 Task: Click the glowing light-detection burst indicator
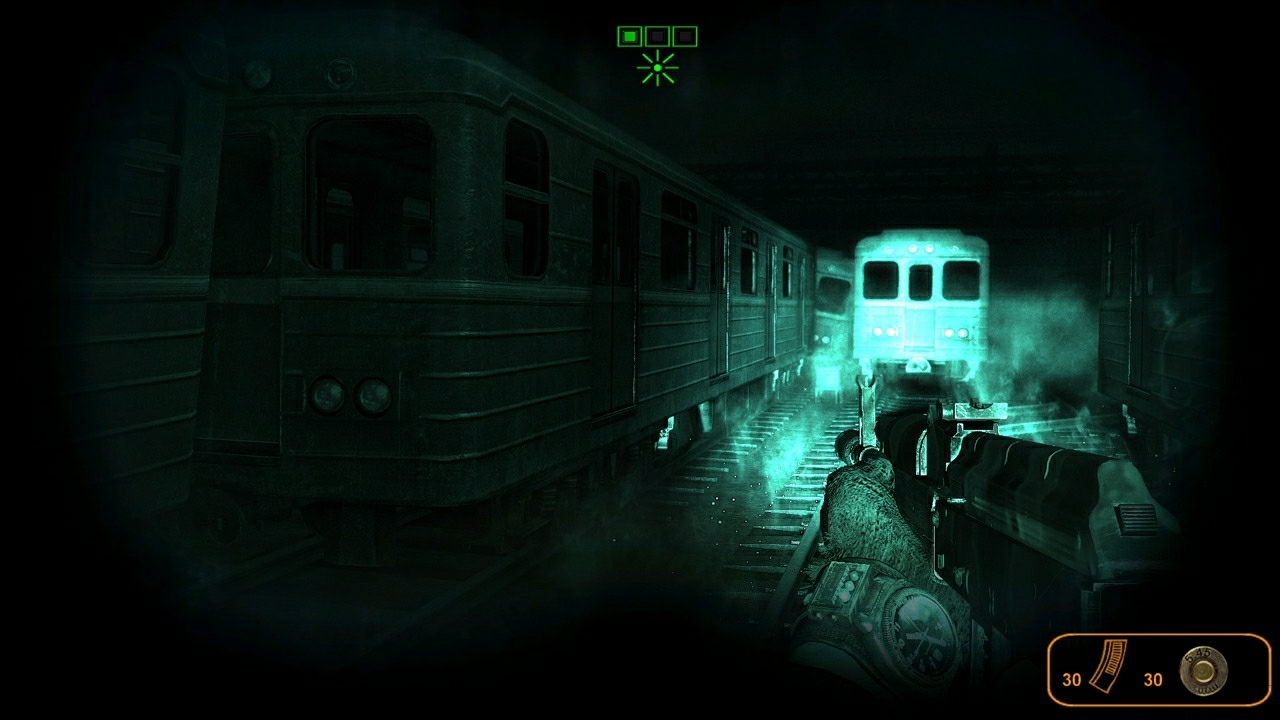657,67
